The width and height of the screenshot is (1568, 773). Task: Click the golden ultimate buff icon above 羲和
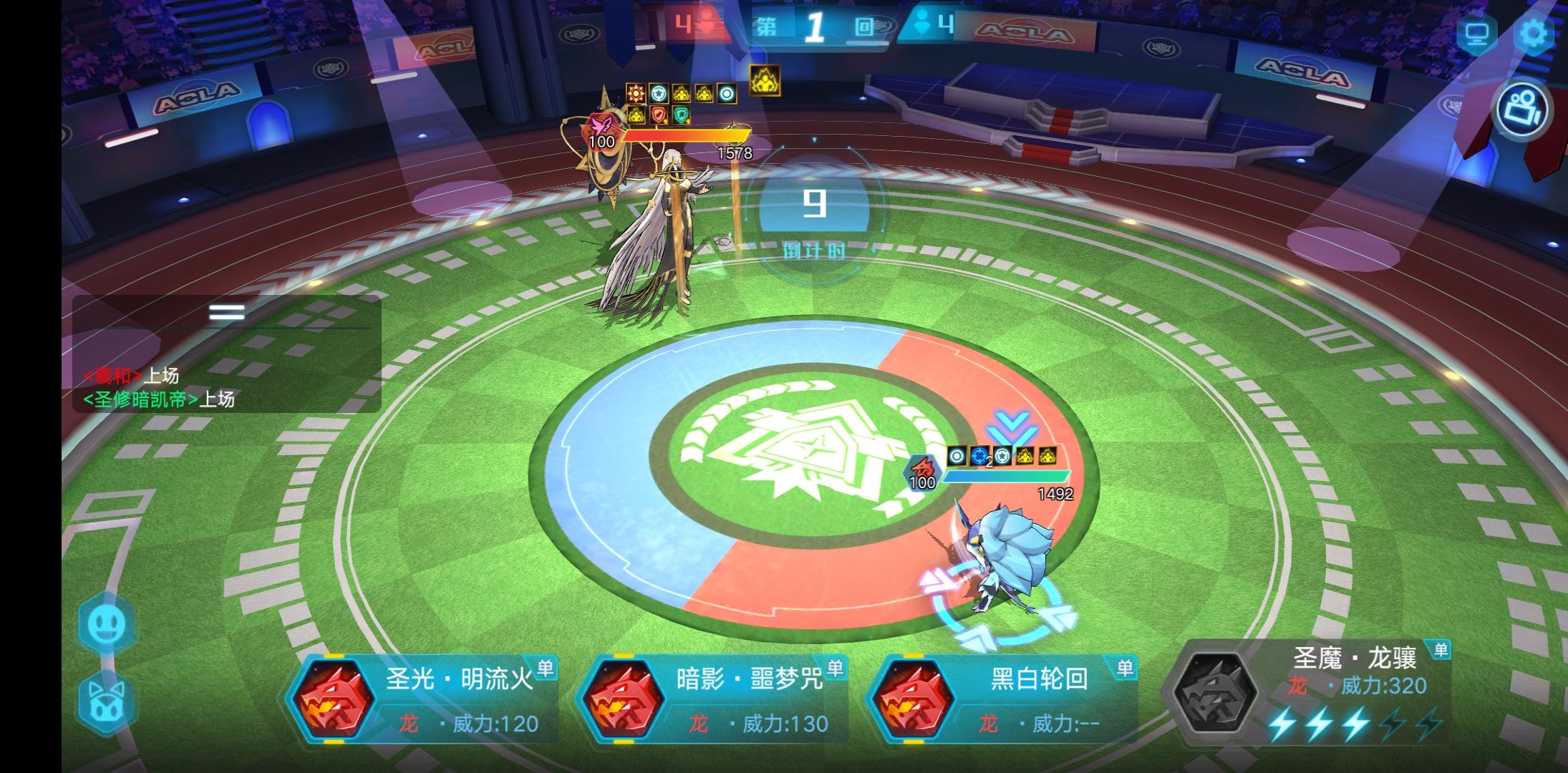tap(765, 79)
